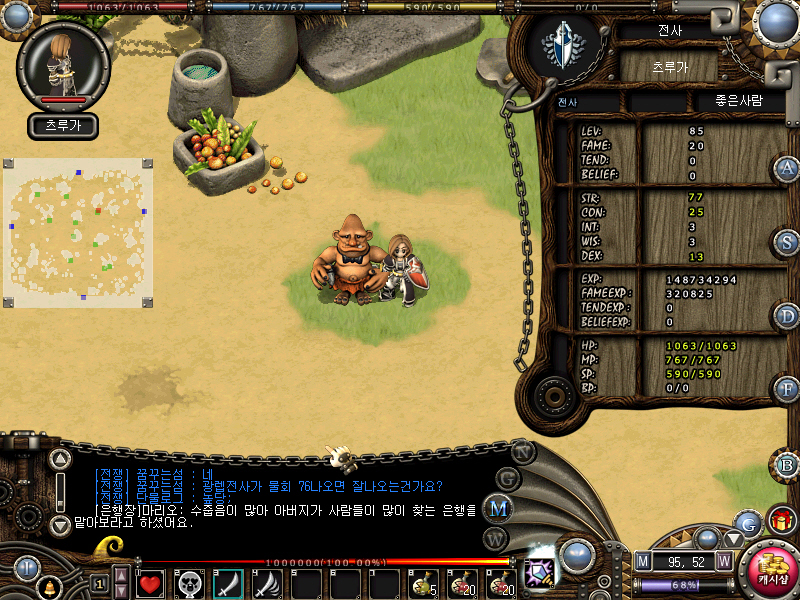Select the character portrait
800x600 pixels.
64,64
